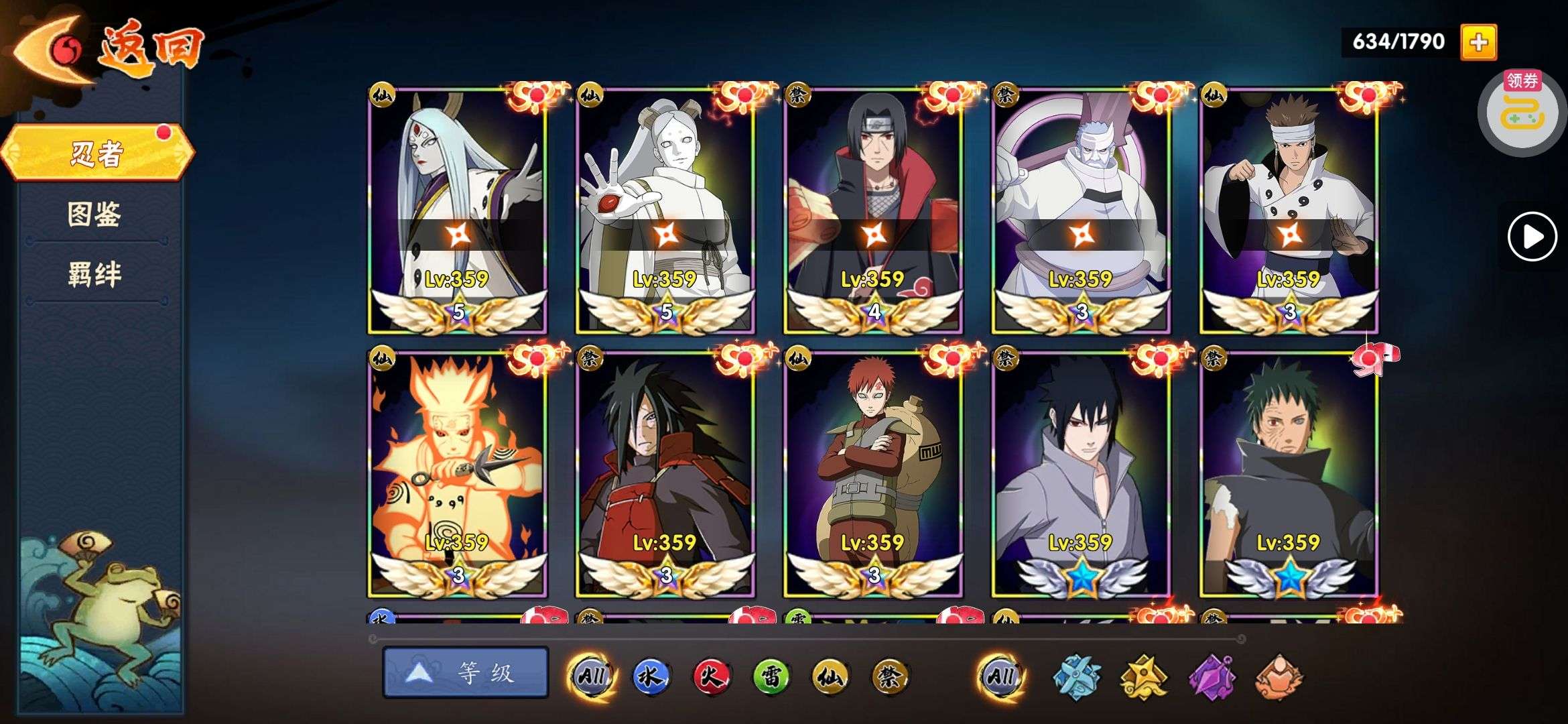The height and width of the screenshot is (724, 1568).
Task: Choose the Itachi Akatsuki ninja card
Action: click(873, 209)
